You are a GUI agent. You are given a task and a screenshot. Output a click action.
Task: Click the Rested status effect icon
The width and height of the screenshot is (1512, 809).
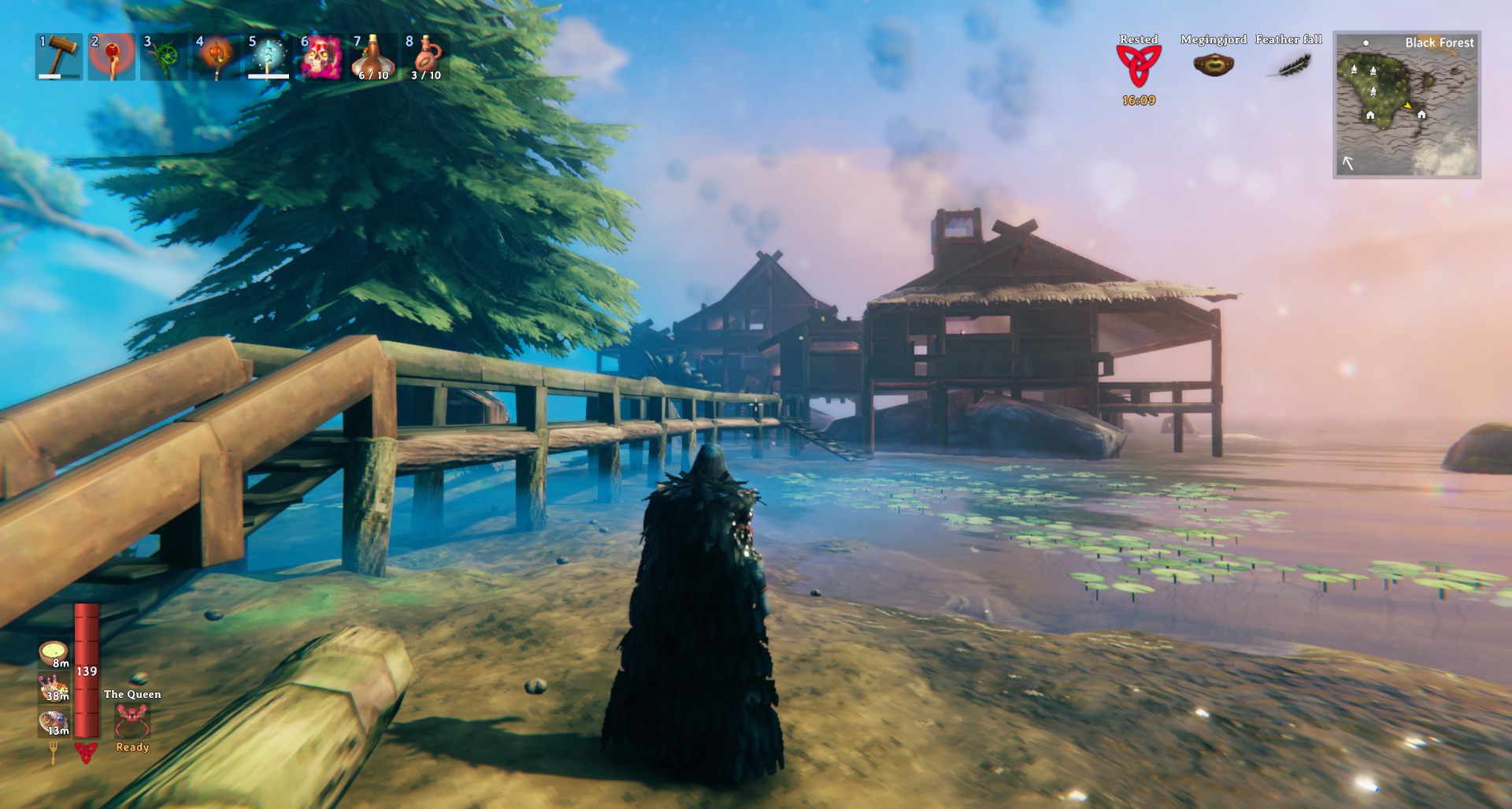(1138, 65)
